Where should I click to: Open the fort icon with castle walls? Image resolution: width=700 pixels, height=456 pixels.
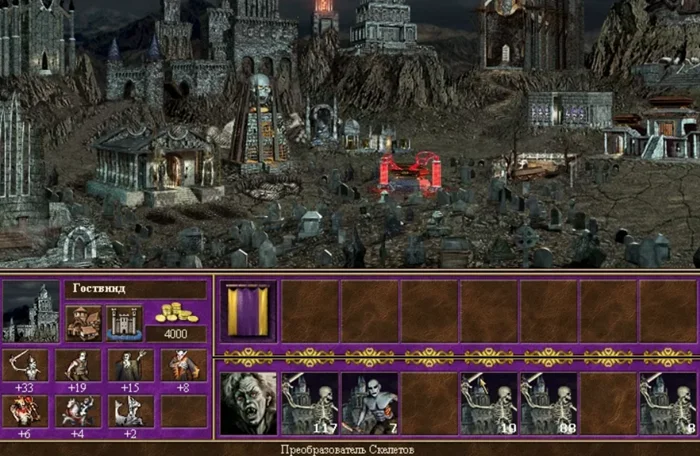[122, 322]
